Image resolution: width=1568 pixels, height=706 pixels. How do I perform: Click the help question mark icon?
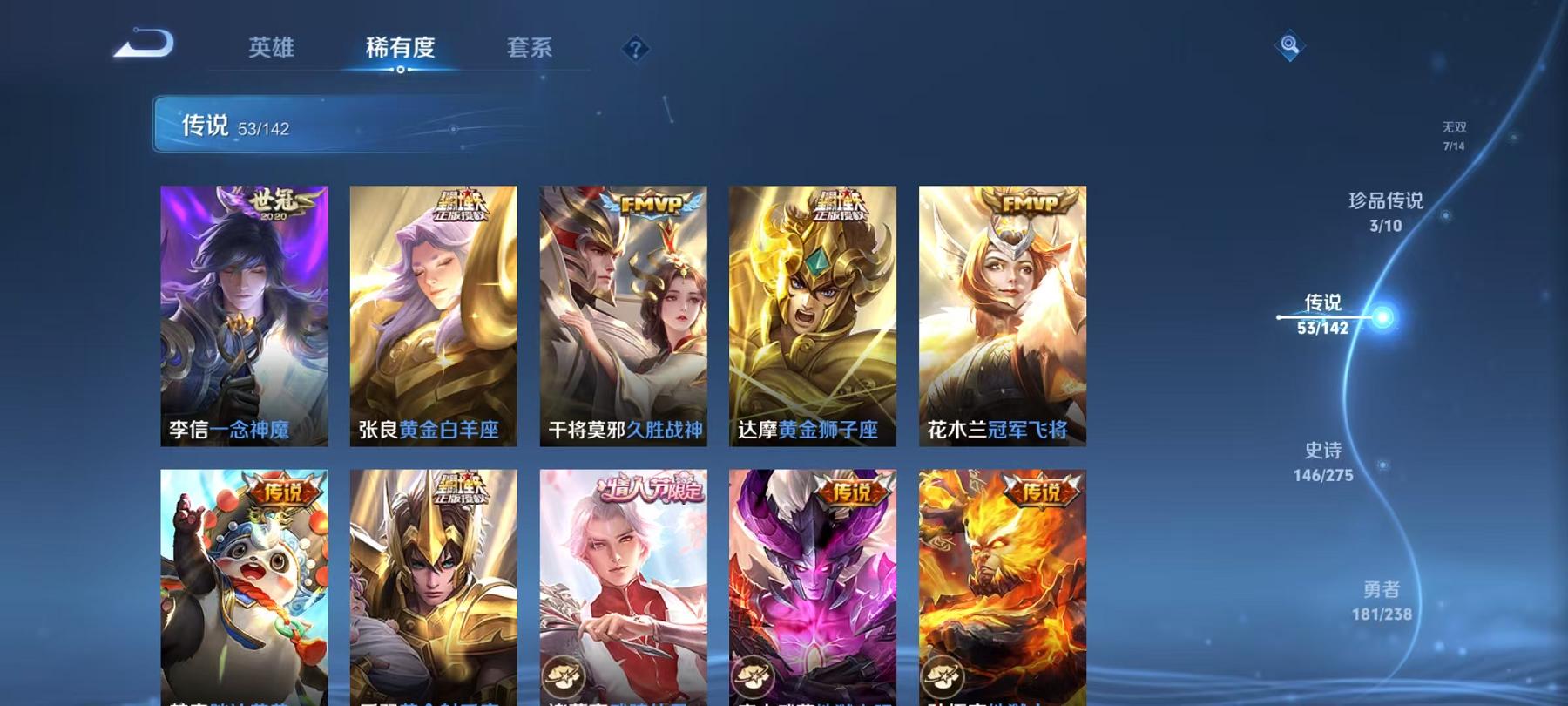tap(635, 50)
